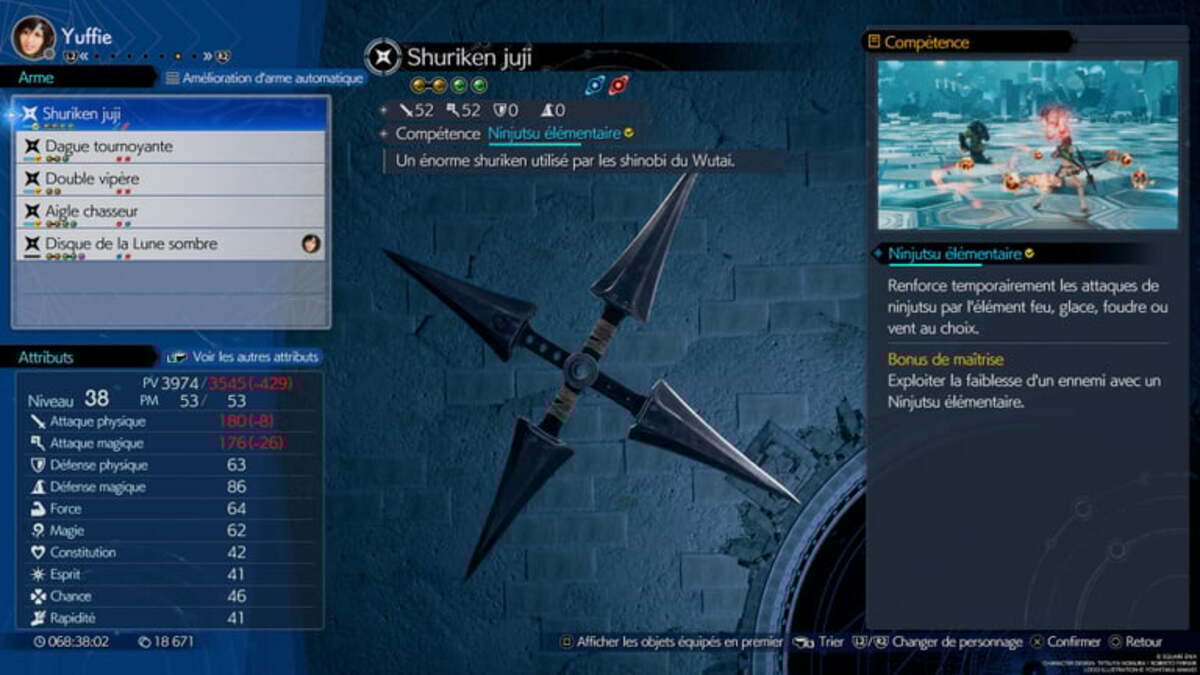Pick the Aigle chasseur weapon
Screen dimensions: 1200x675
(170, 212)
